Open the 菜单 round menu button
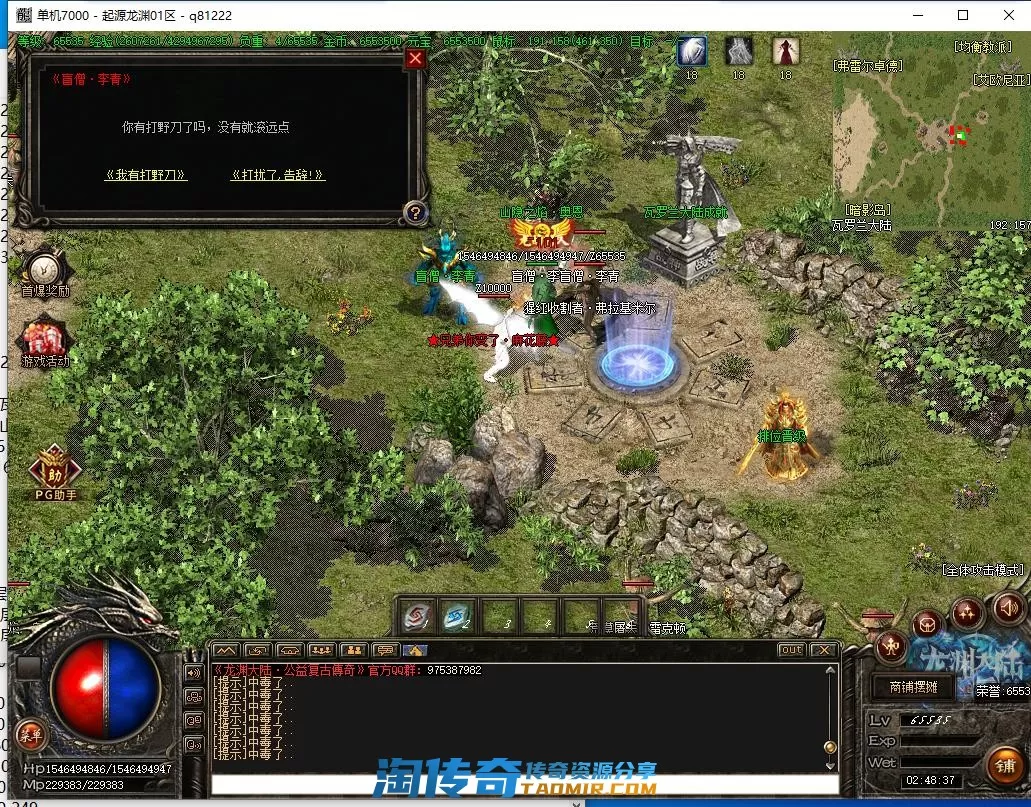 (30, 736)
